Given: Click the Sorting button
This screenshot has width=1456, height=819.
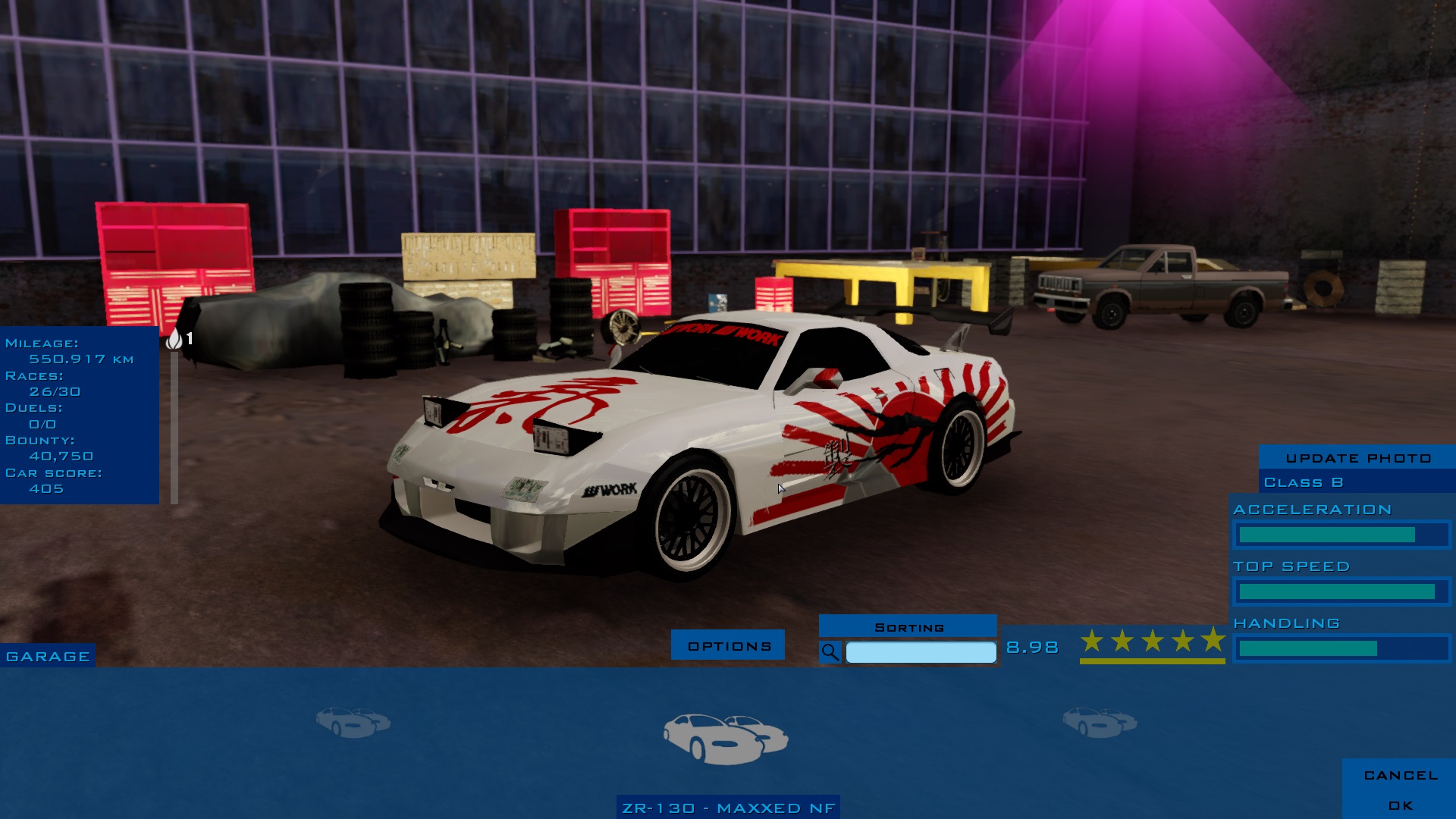Looking at the screenshot, I should [908, 626].
